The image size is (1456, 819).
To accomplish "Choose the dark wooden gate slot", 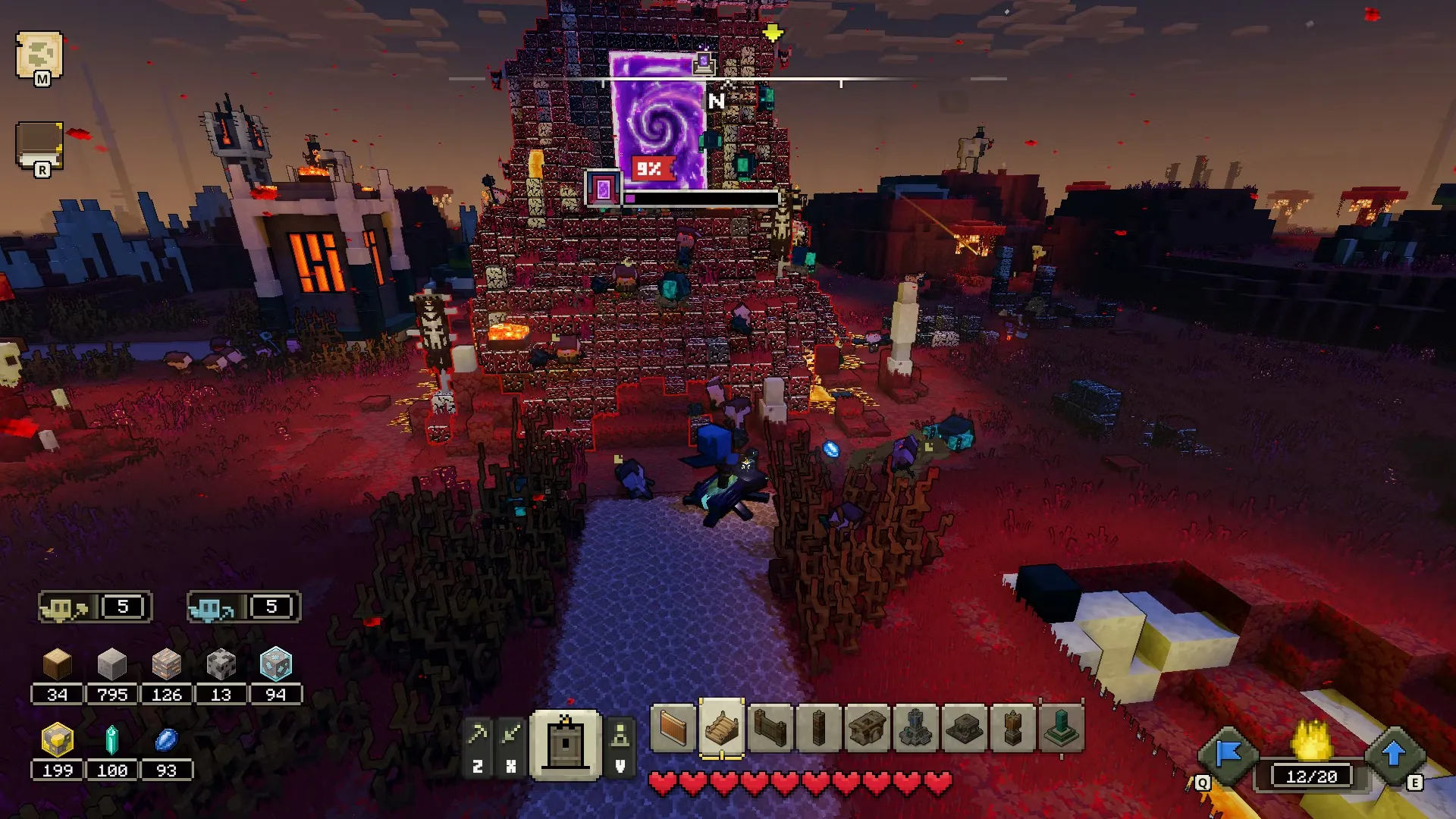I will (770, 729).
